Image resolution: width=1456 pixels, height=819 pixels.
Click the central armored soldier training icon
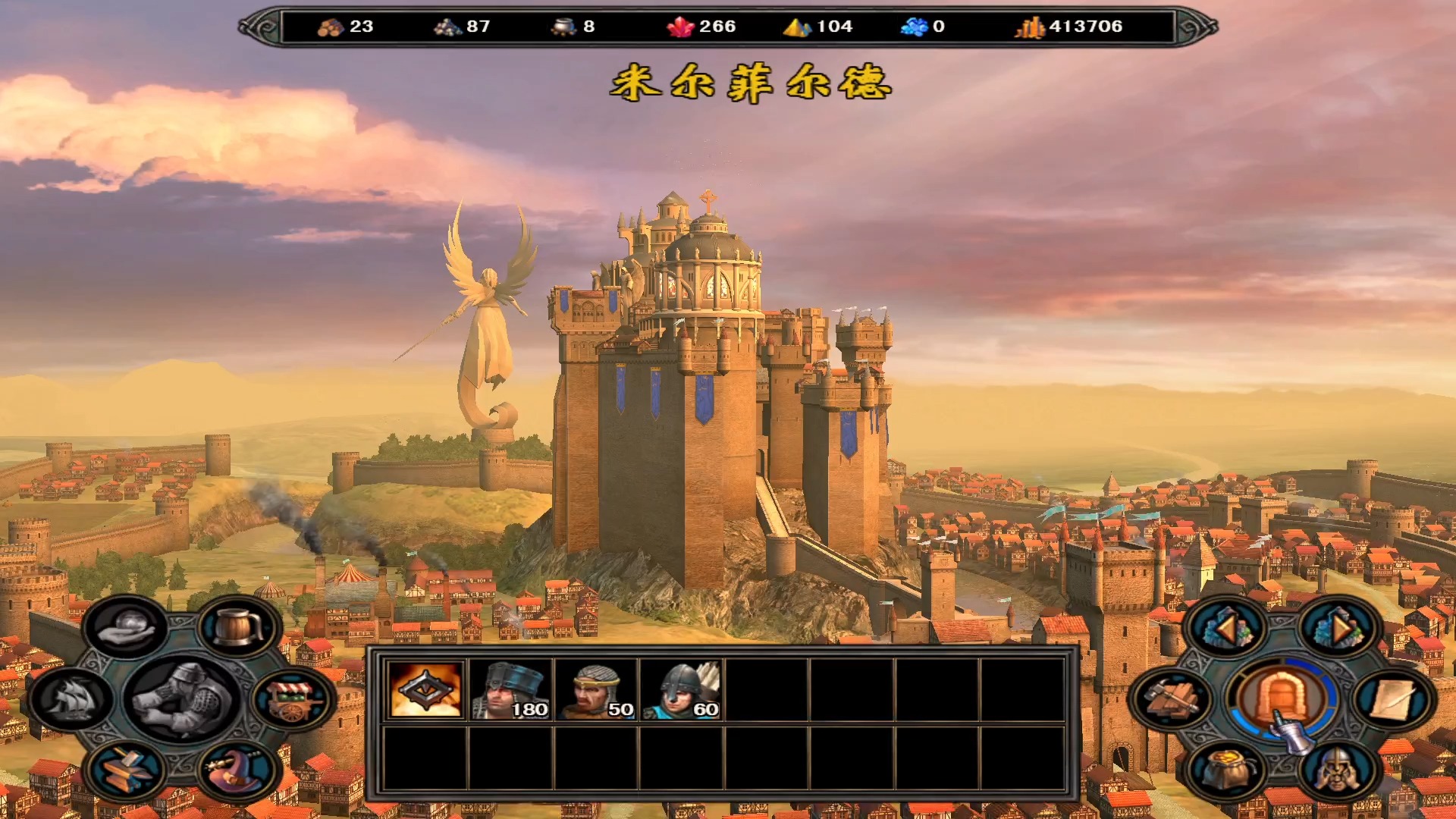pyautogui.click(x=182, y=698)
